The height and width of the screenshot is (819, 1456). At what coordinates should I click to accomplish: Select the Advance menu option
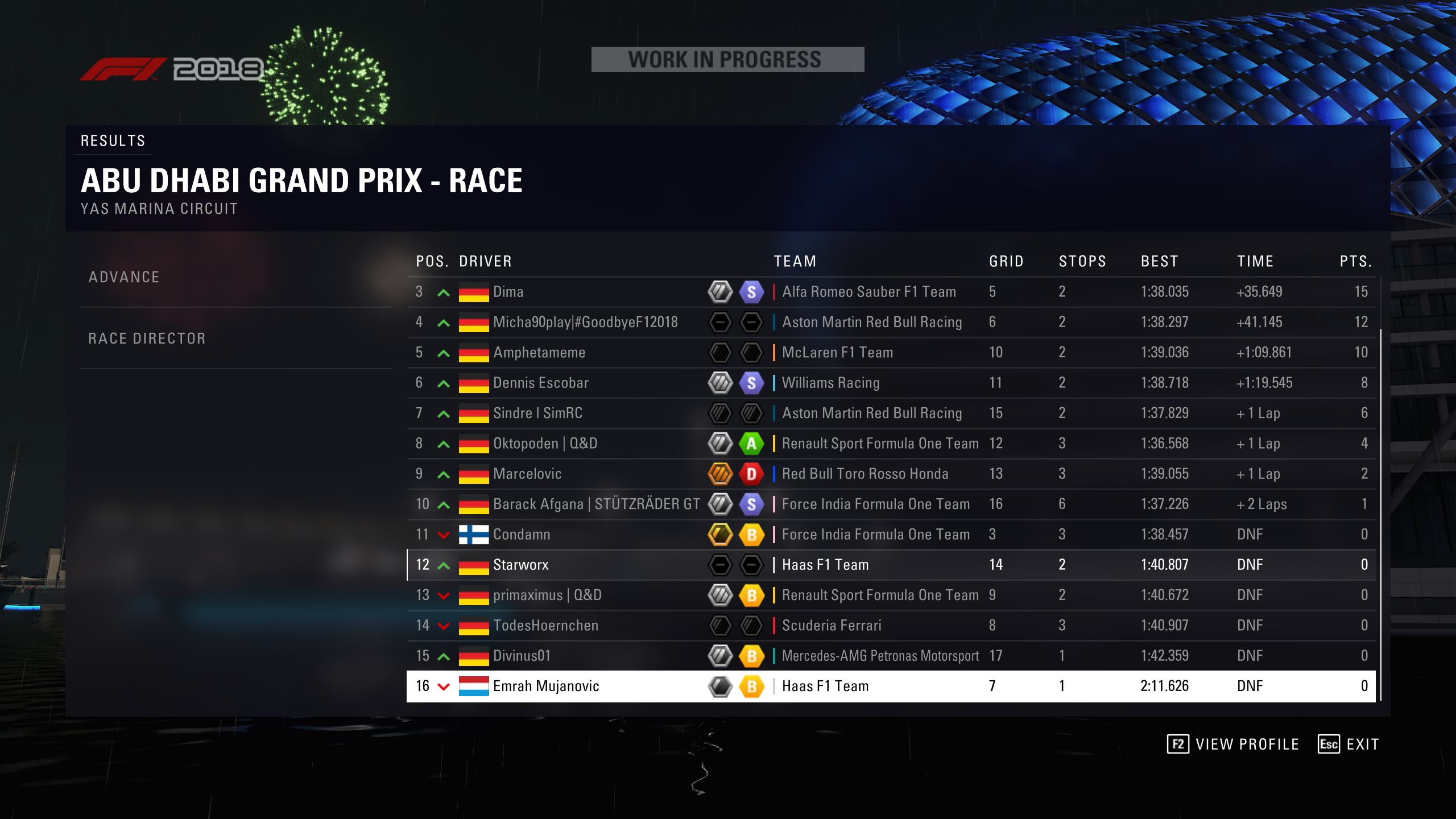[x=124, y=278]
